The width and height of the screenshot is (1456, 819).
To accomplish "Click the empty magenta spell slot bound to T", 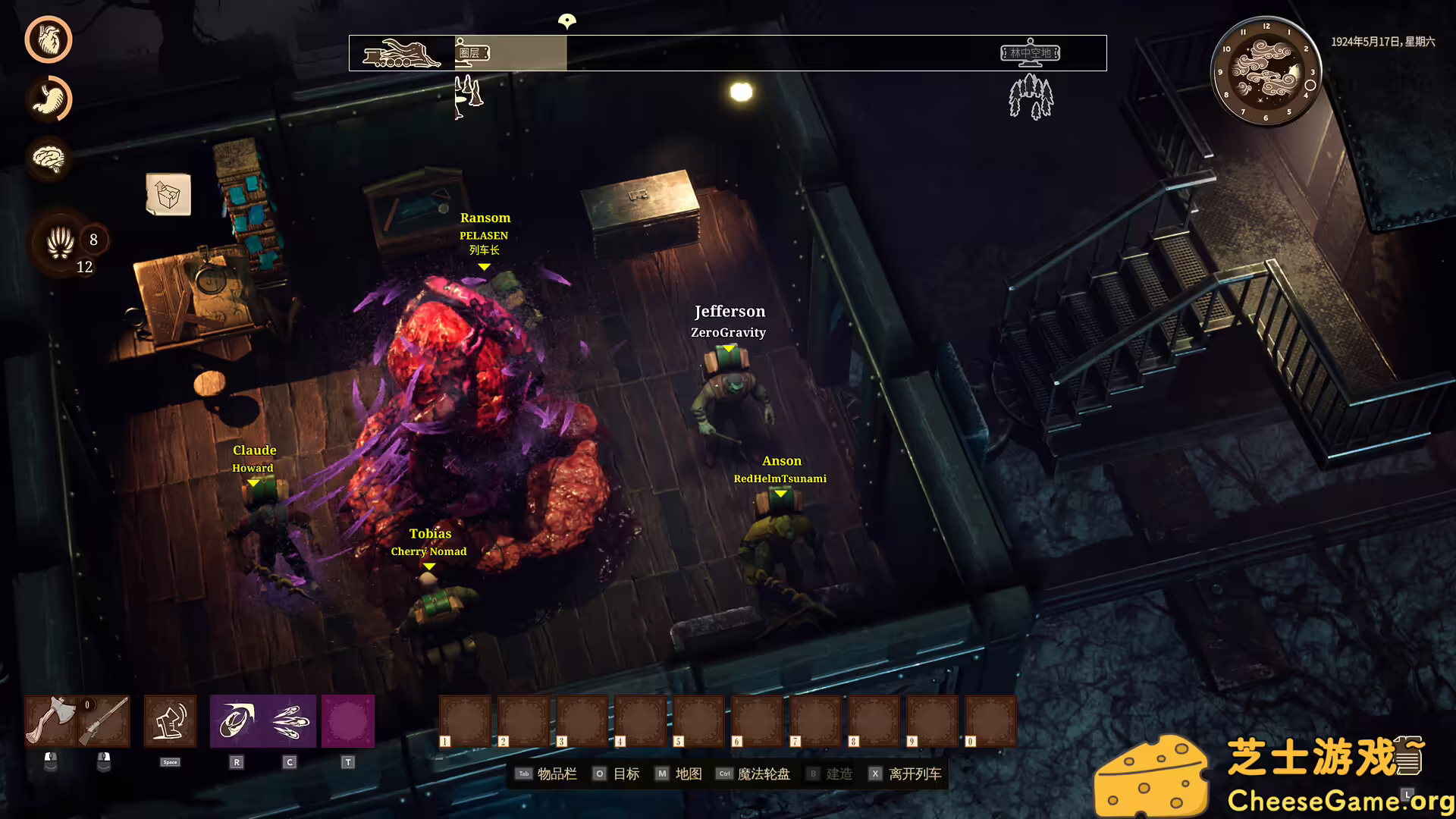I will 348,720.
